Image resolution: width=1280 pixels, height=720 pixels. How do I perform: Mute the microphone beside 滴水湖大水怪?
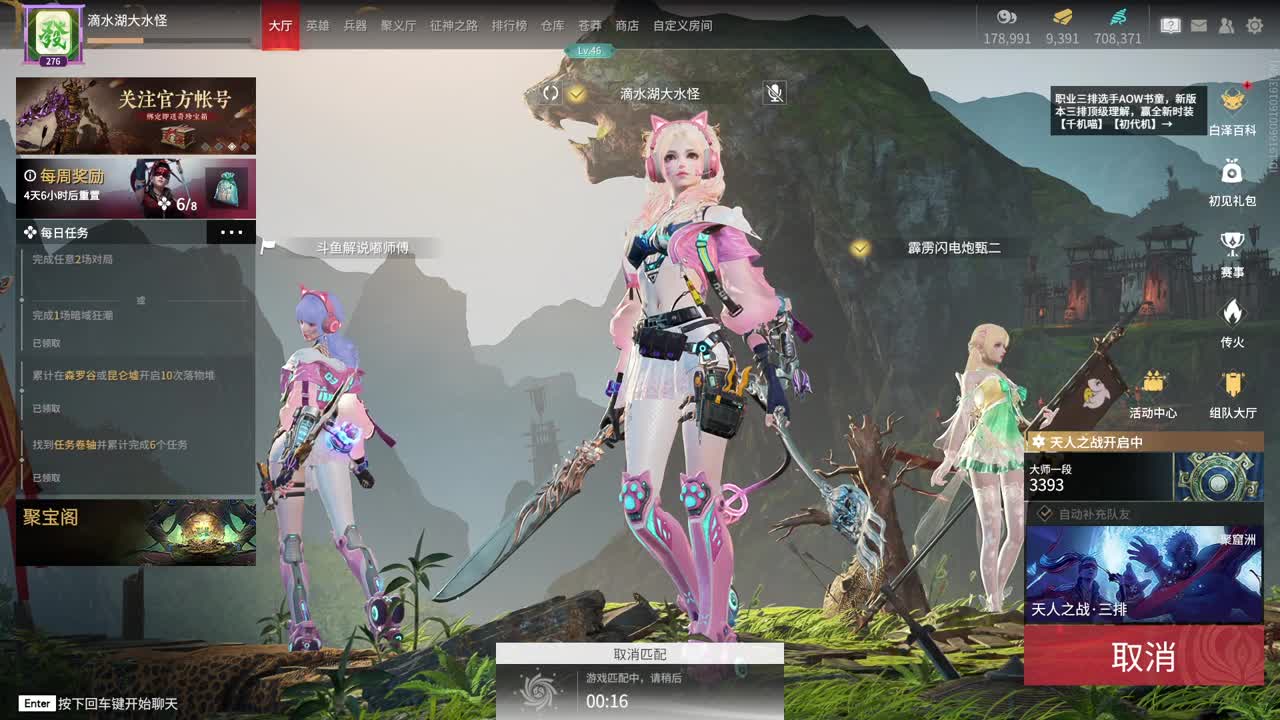[x=772, y=93]
